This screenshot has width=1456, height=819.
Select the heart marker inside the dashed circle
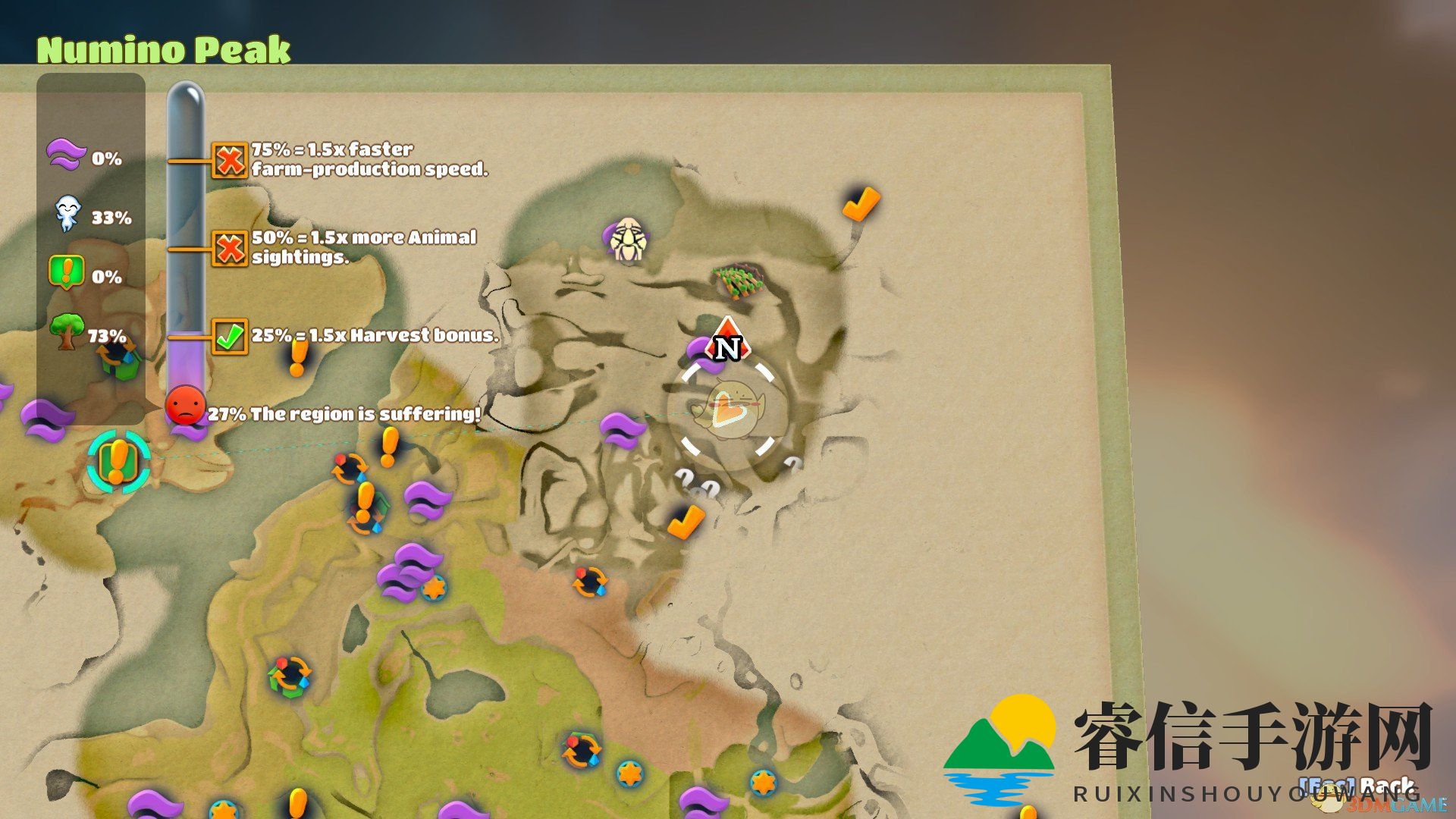[x=726, y=410]
